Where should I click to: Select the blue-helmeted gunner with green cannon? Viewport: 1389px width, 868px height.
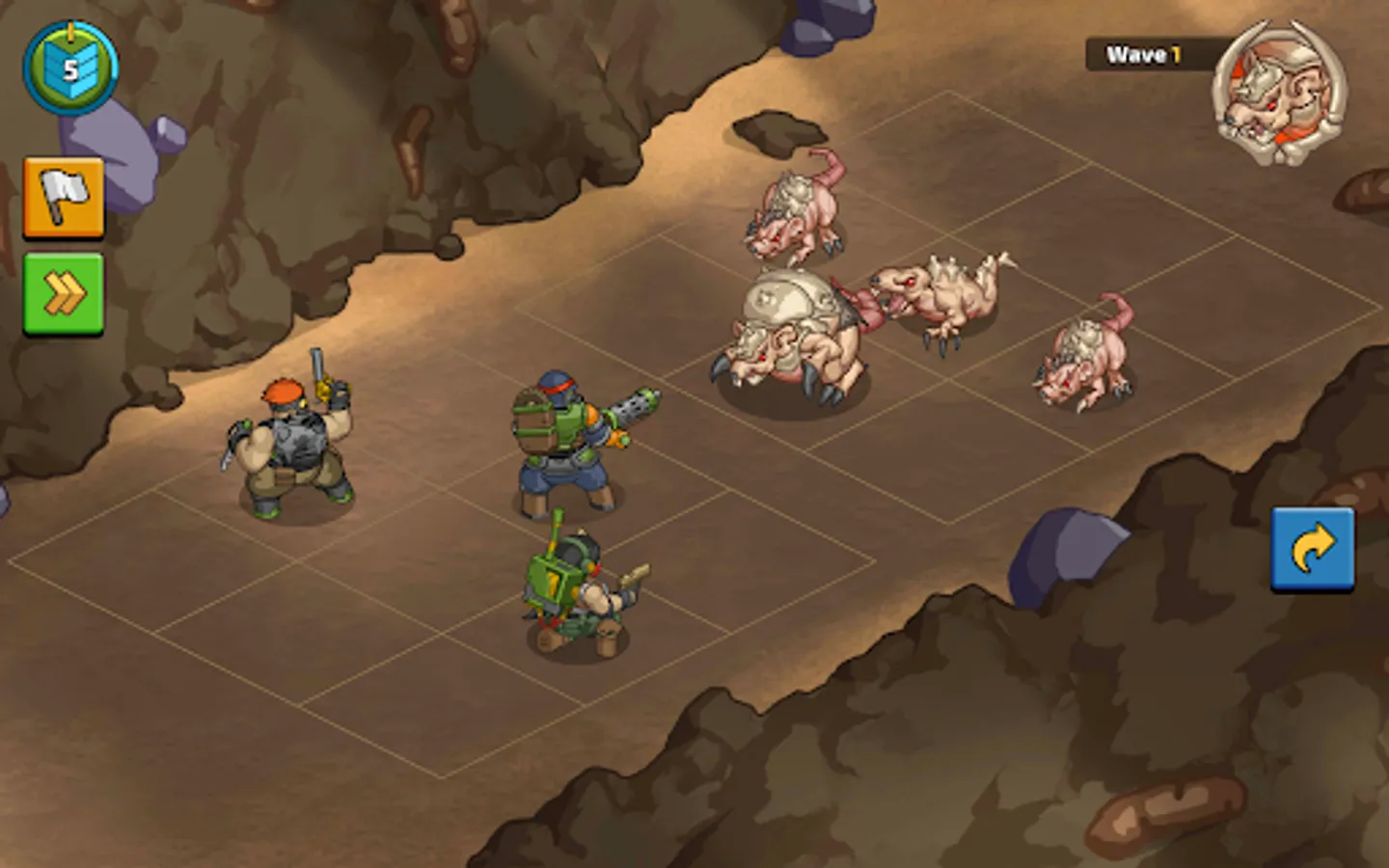coord(559,444)
